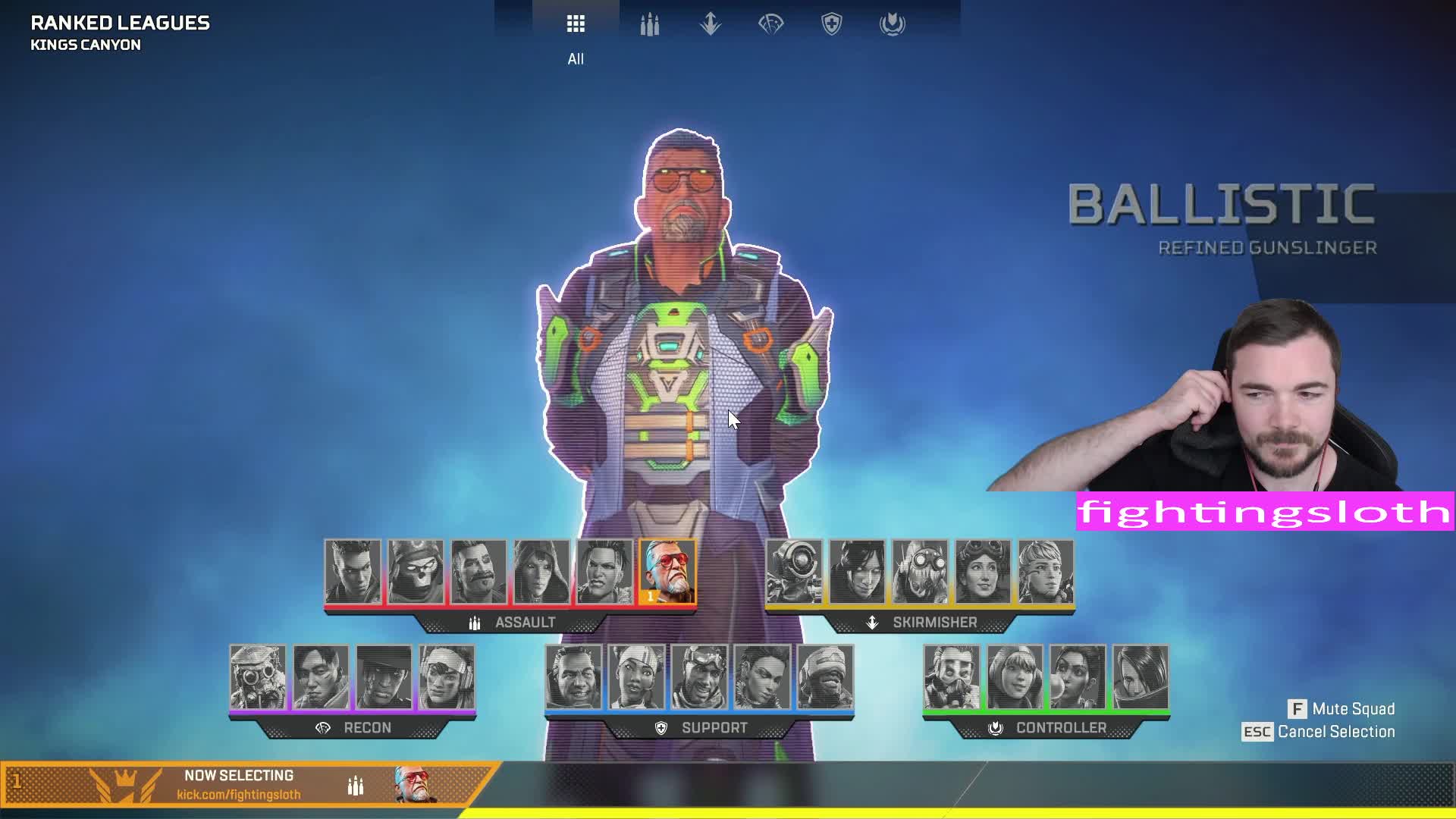
Task: Choose Pathfinder the robot legend
Action: pos(794,572)
